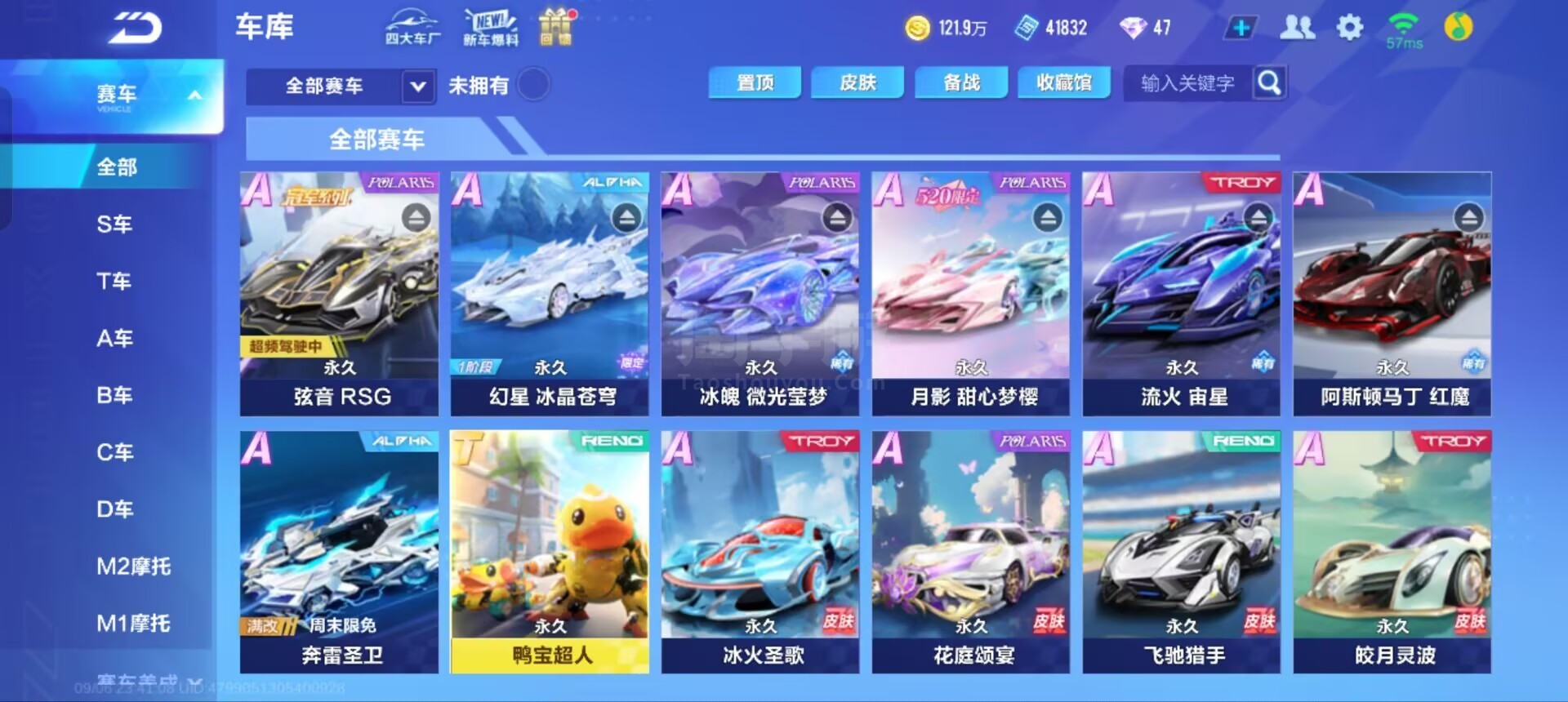Click the search magnifier icon
This screenshot has width=1568, height=702.
click(x=1268, y=82)
